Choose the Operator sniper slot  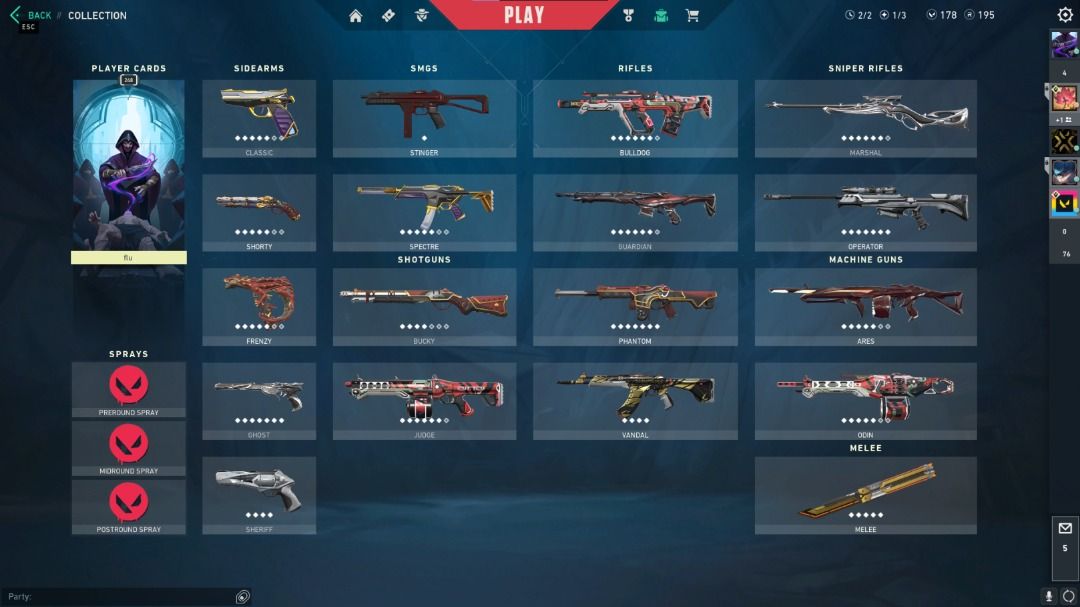click(x=865, y=212)
